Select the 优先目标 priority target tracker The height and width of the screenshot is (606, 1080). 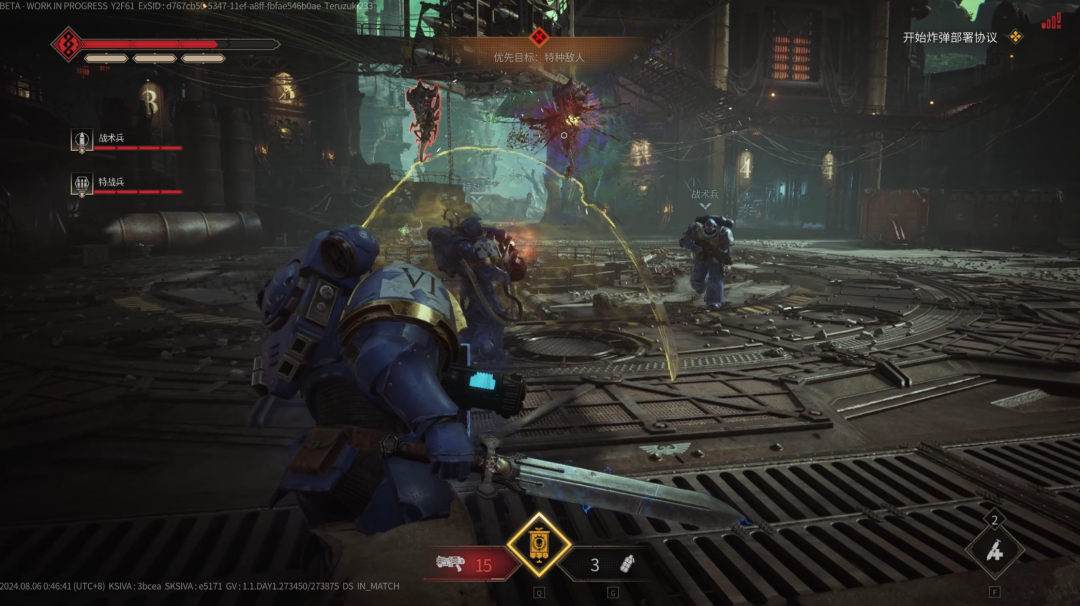pyautogui.click(x=539, y=57)
